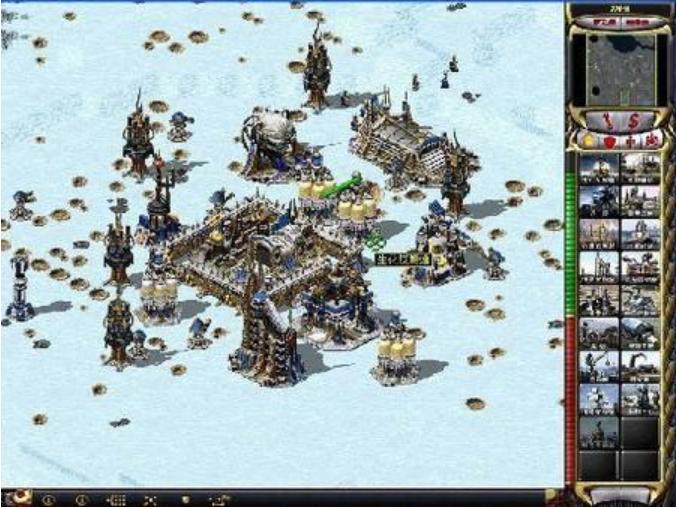Click the radar minimap

(x=619, y=68)
